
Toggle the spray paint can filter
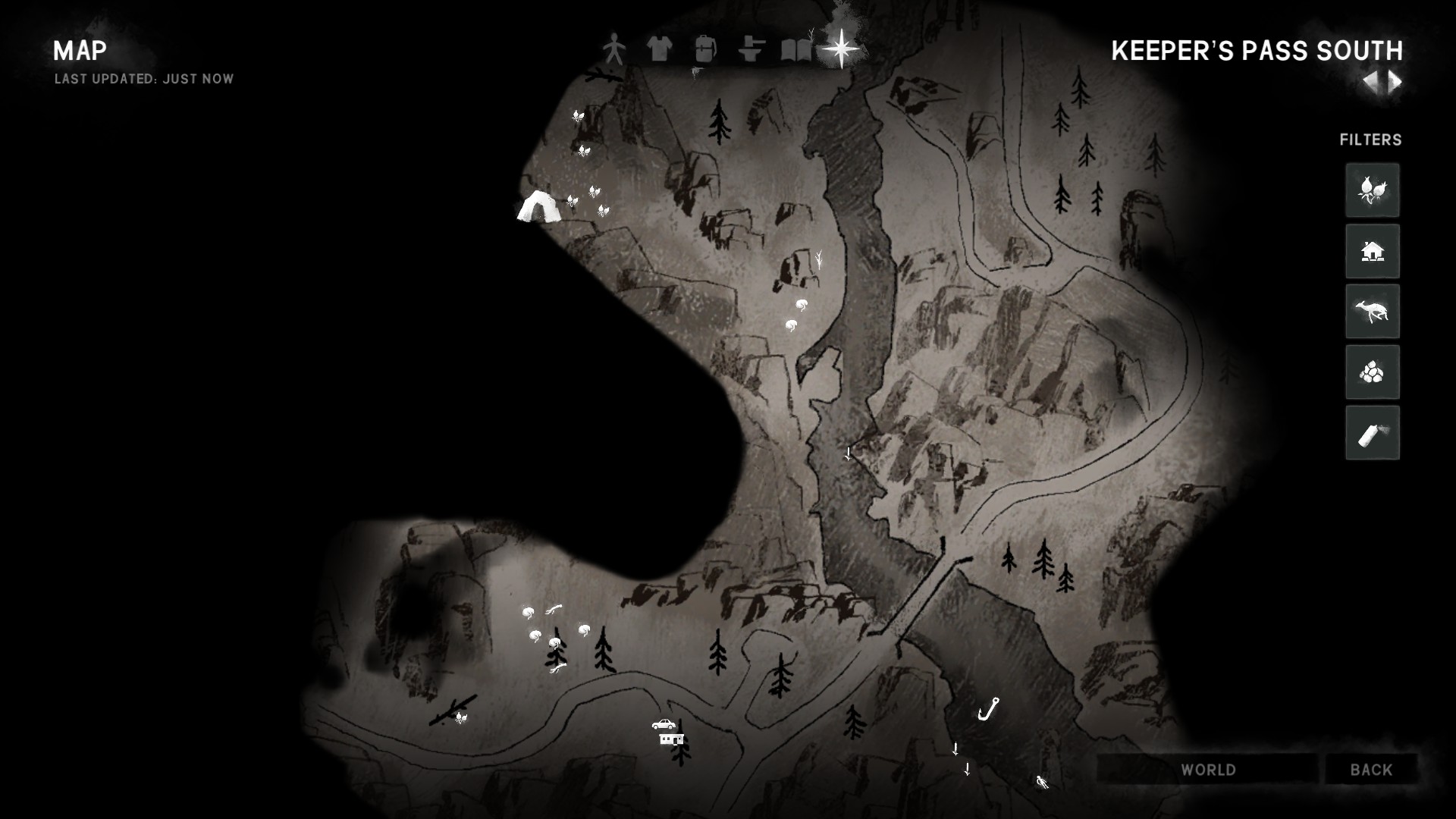point(1372,433)
